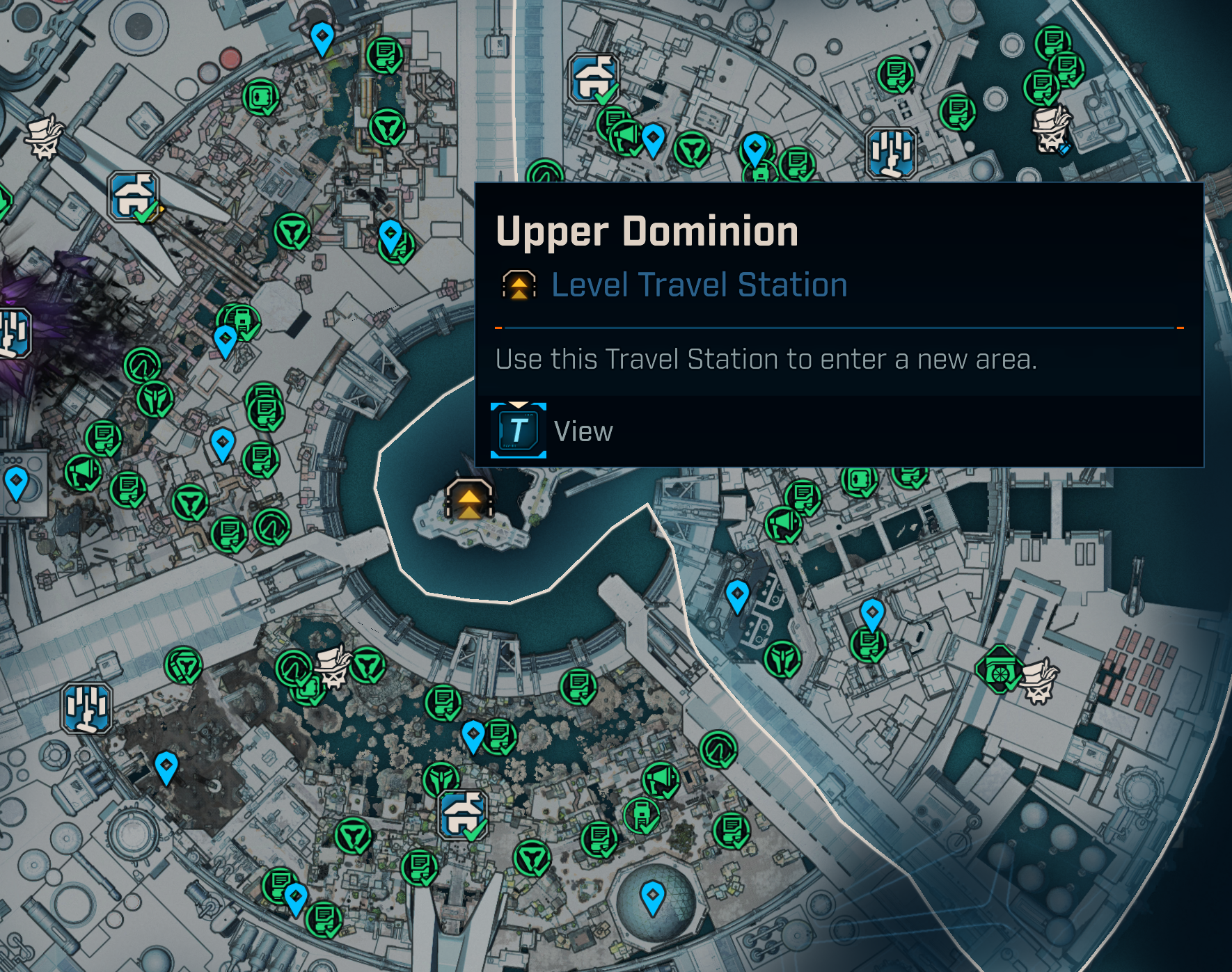Select the orange Level Travel Station marker

click(x=469, y=500)
